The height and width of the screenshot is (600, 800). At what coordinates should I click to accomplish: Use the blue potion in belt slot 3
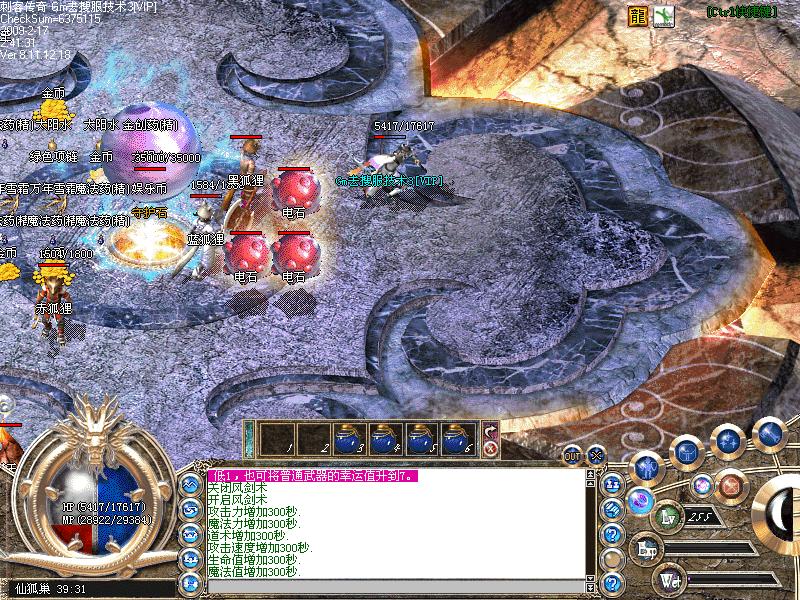click(x=350, y=436)
